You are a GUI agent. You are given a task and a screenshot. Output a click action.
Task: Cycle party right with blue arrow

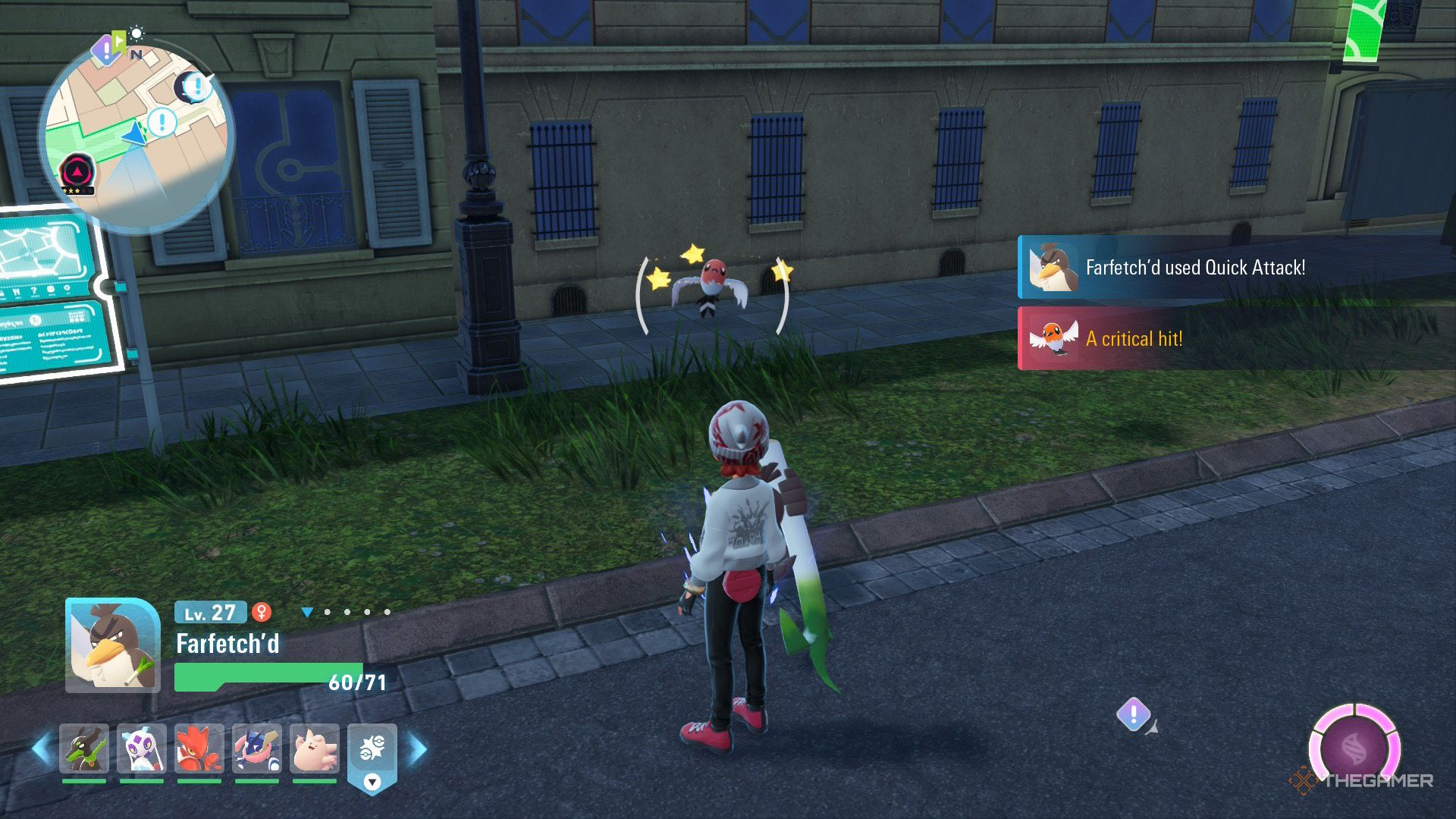pyautogui.click(x=418, y=748)
